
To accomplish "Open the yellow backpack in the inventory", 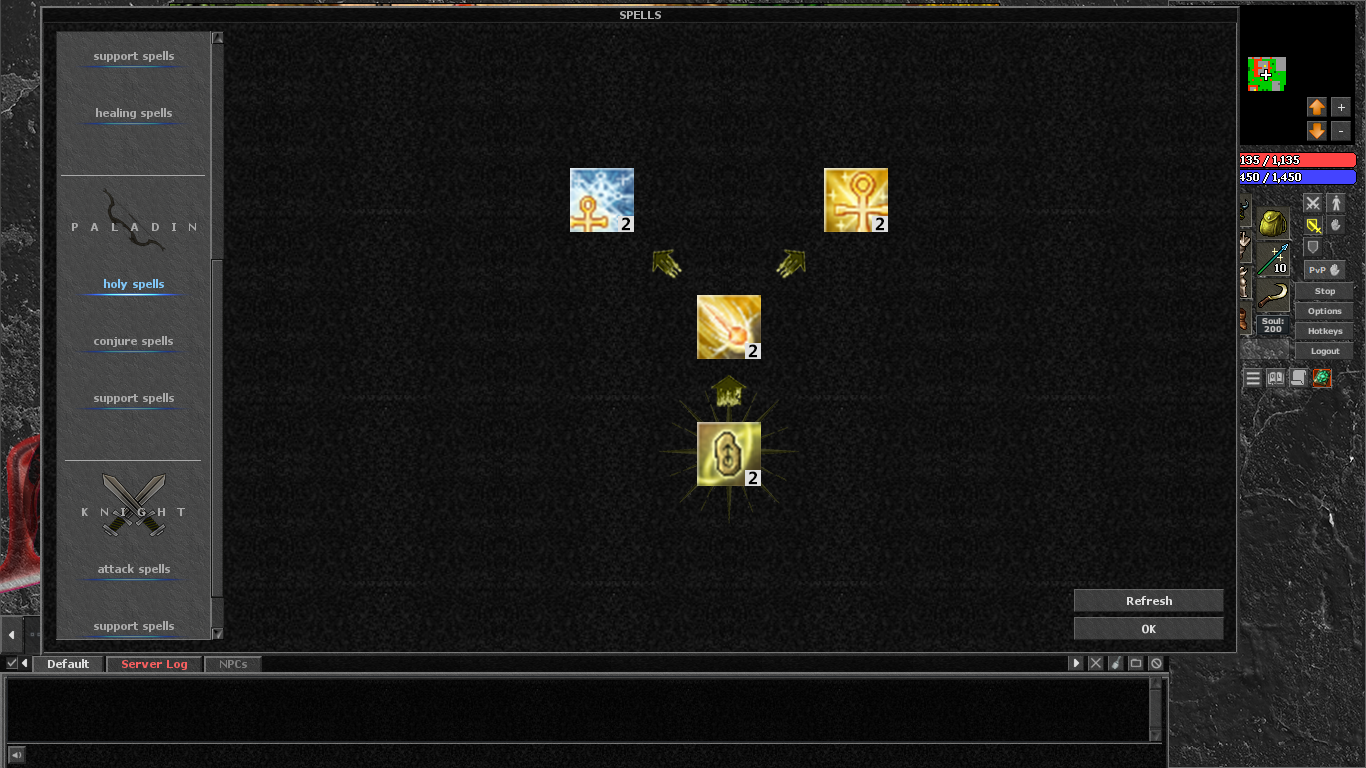I will point(1272,223).
